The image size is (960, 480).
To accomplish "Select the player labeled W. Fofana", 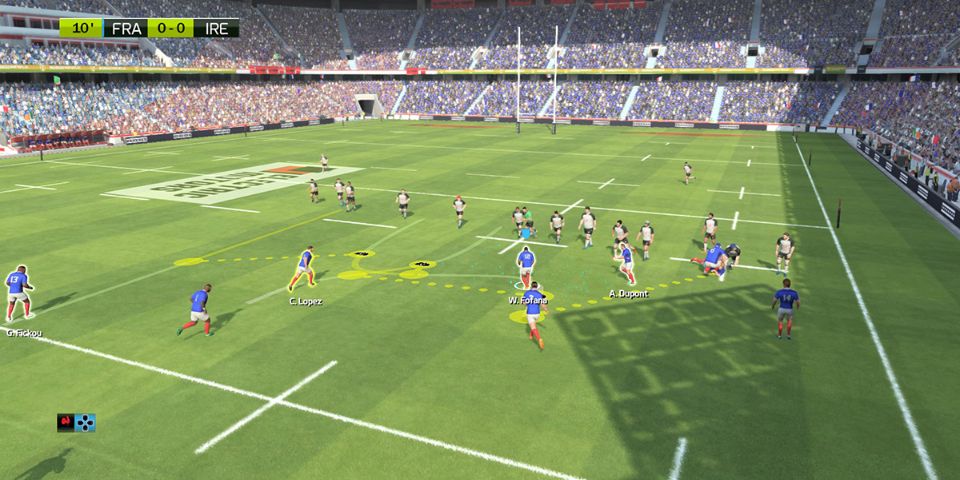I will [525, 266].
